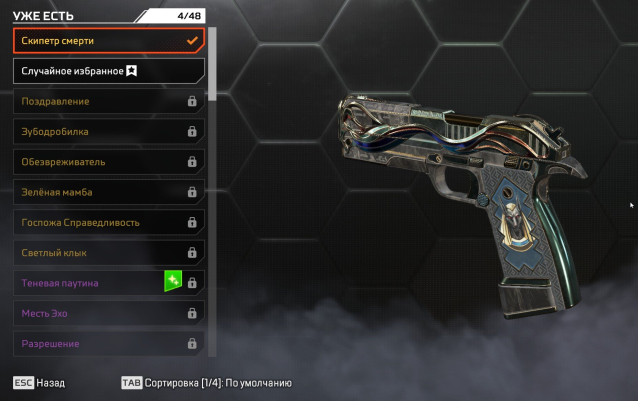Go back with the Назад button
The width and height of the screenshot is (638, 401).
pyautogui.click(x=40, y=383)
